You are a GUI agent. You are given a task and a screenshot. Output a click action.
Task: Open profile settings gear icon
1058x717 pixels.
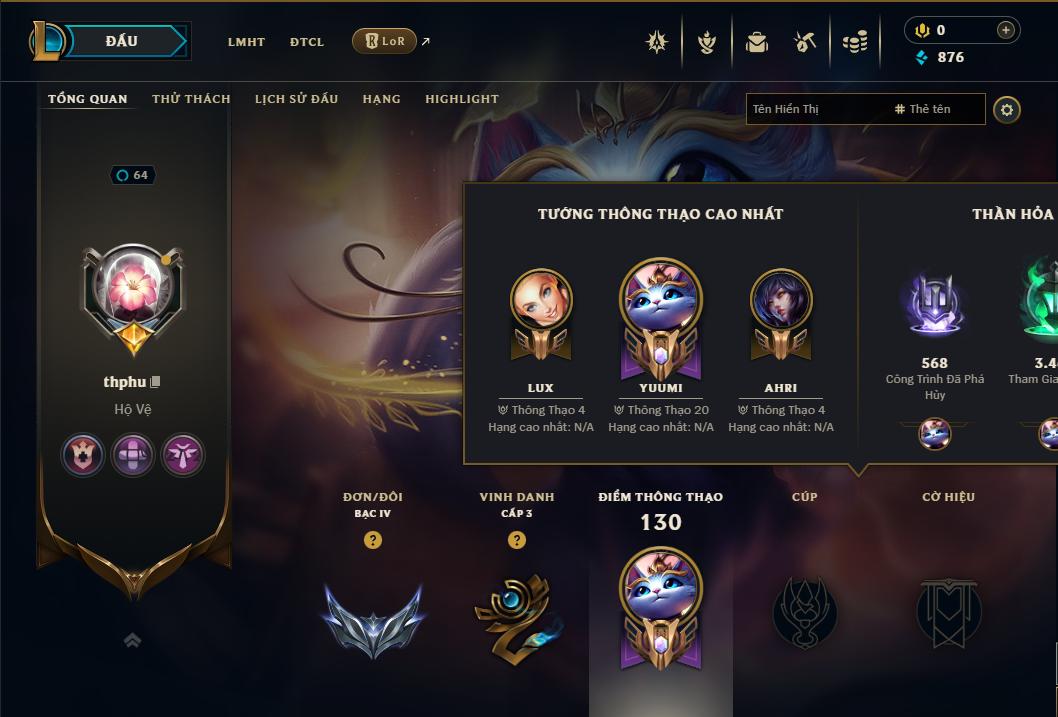1007,109
